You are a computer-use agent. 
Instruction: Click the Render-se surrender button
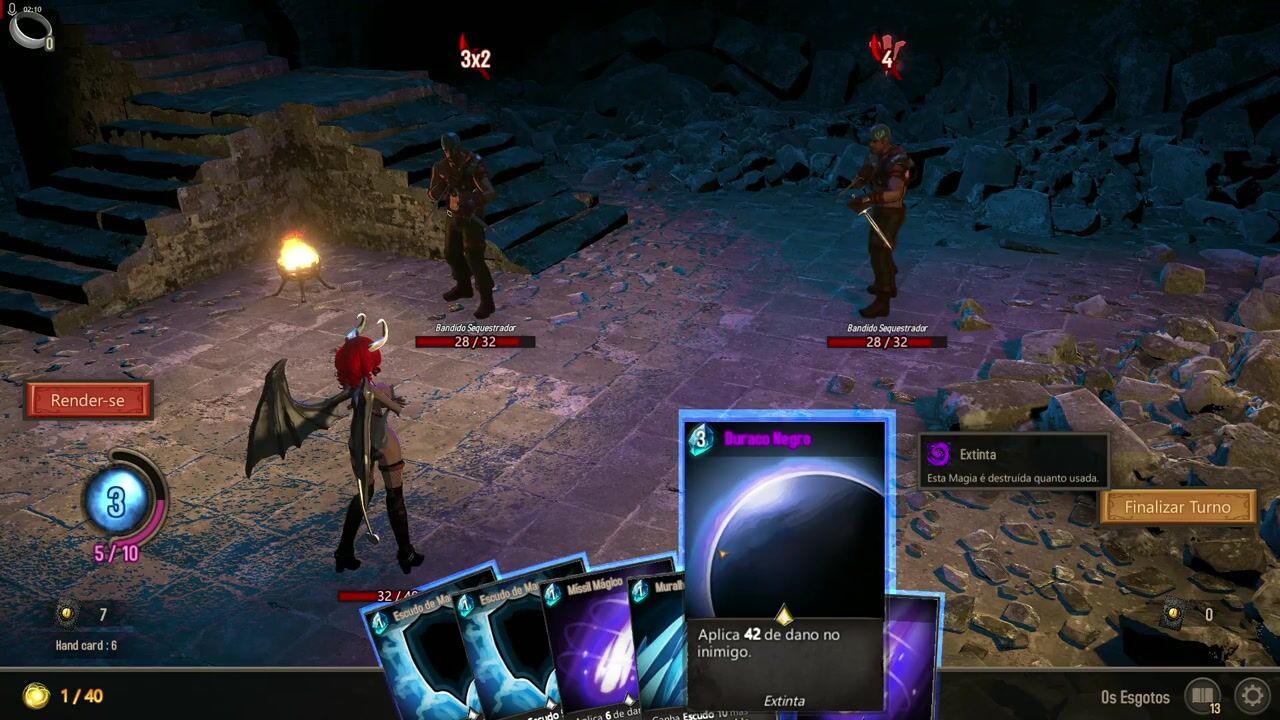[x=88, y=400]
